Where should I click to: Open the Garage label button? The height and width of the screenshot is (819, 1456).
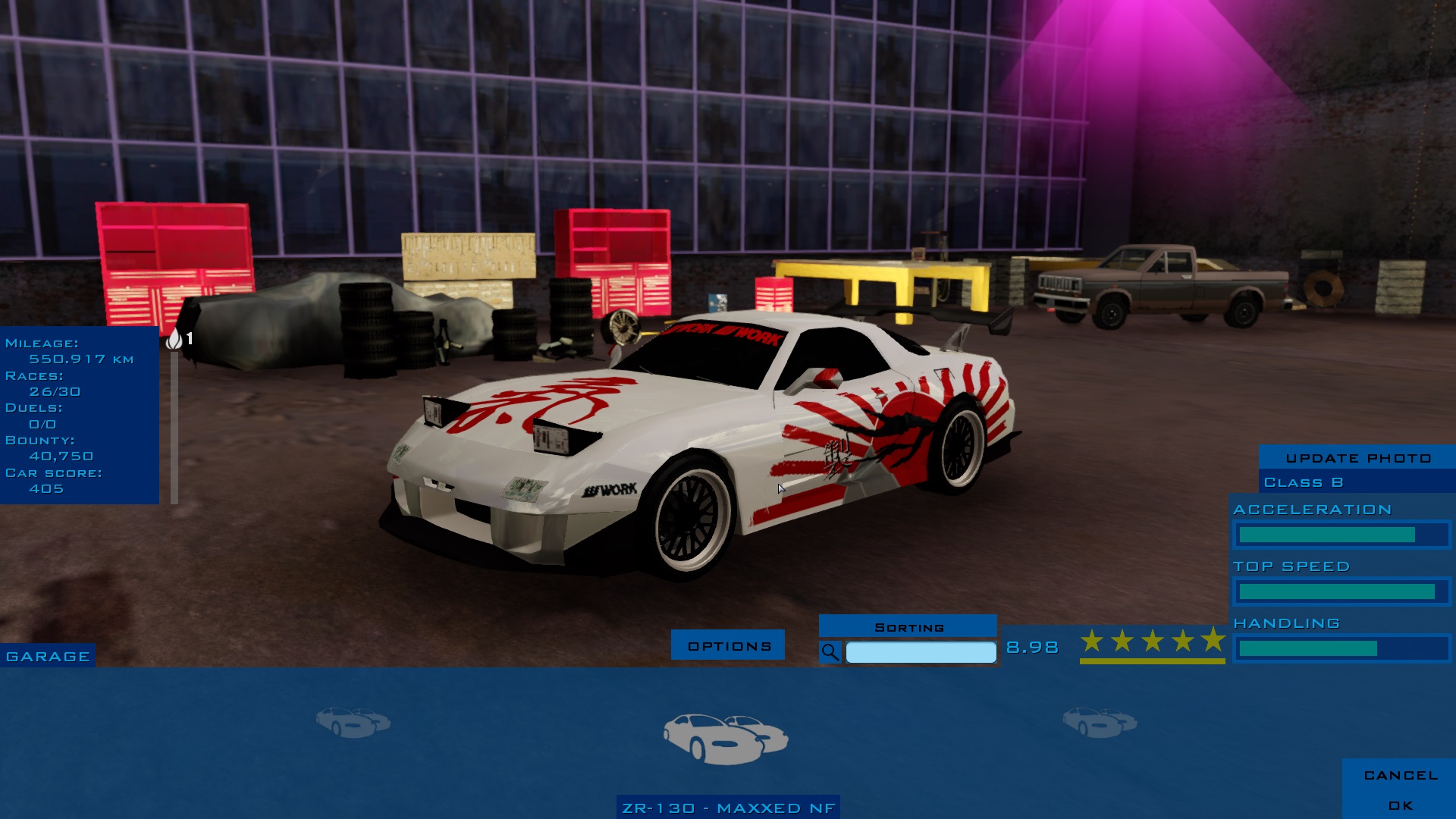click(x=48, y=656)
